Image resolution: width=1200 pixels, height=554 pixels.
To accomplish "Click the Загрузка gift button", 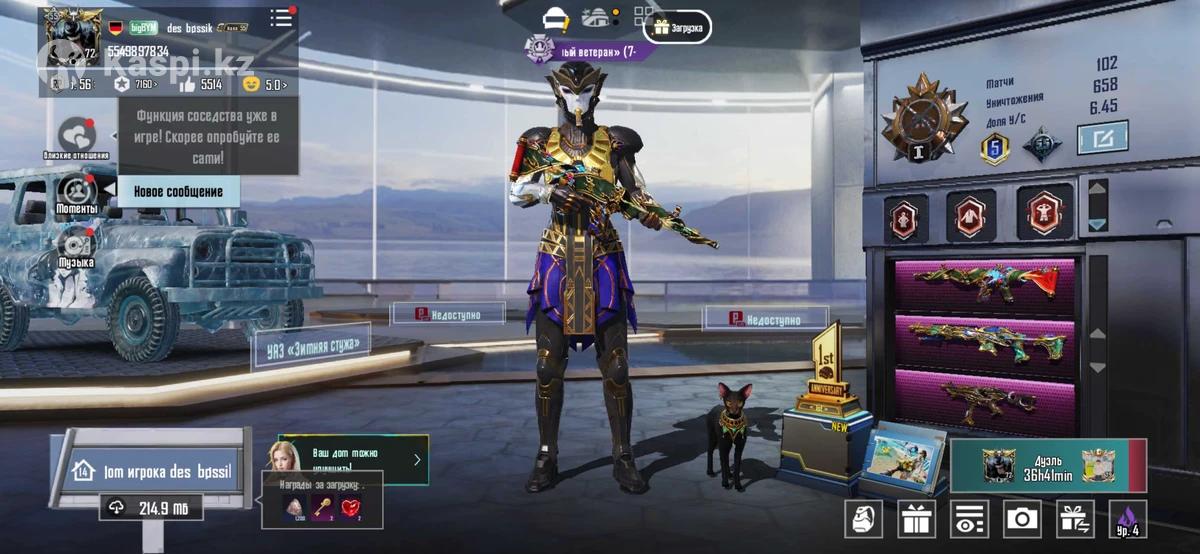I will click(678, 28).
